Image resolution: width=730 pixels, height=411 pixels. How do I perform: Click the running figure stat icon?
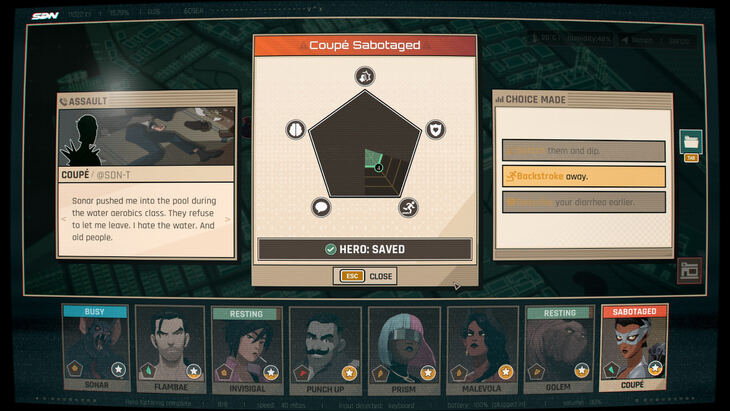click(409, 208)
